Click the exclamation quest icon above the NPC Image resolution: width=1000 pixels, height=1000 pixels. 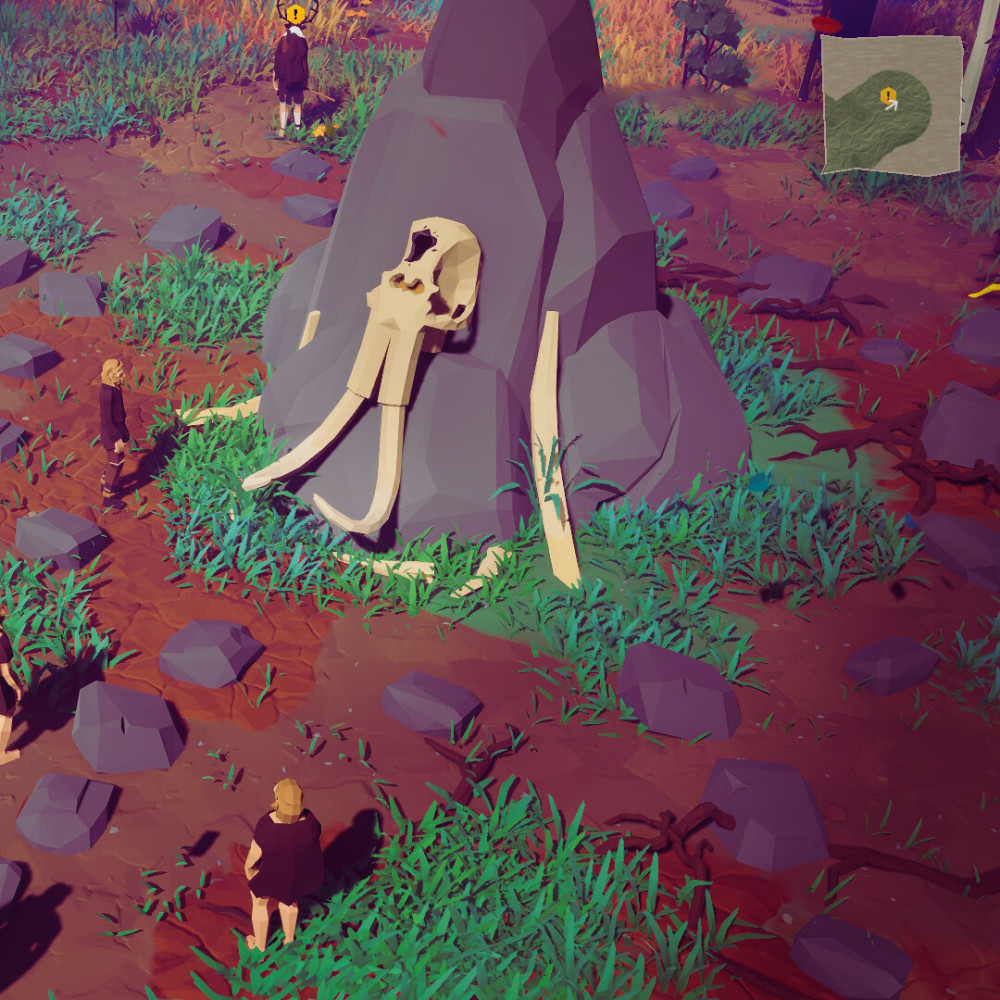[x=295, y=14]
